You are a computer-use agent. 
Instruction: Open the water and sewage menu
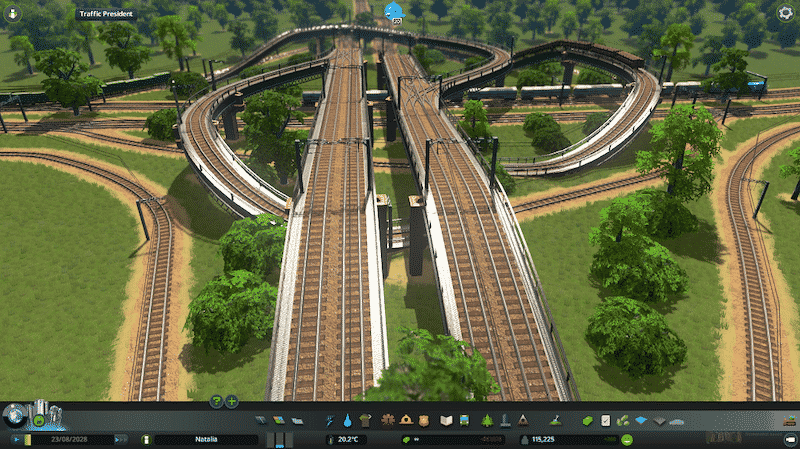(347, 420)
